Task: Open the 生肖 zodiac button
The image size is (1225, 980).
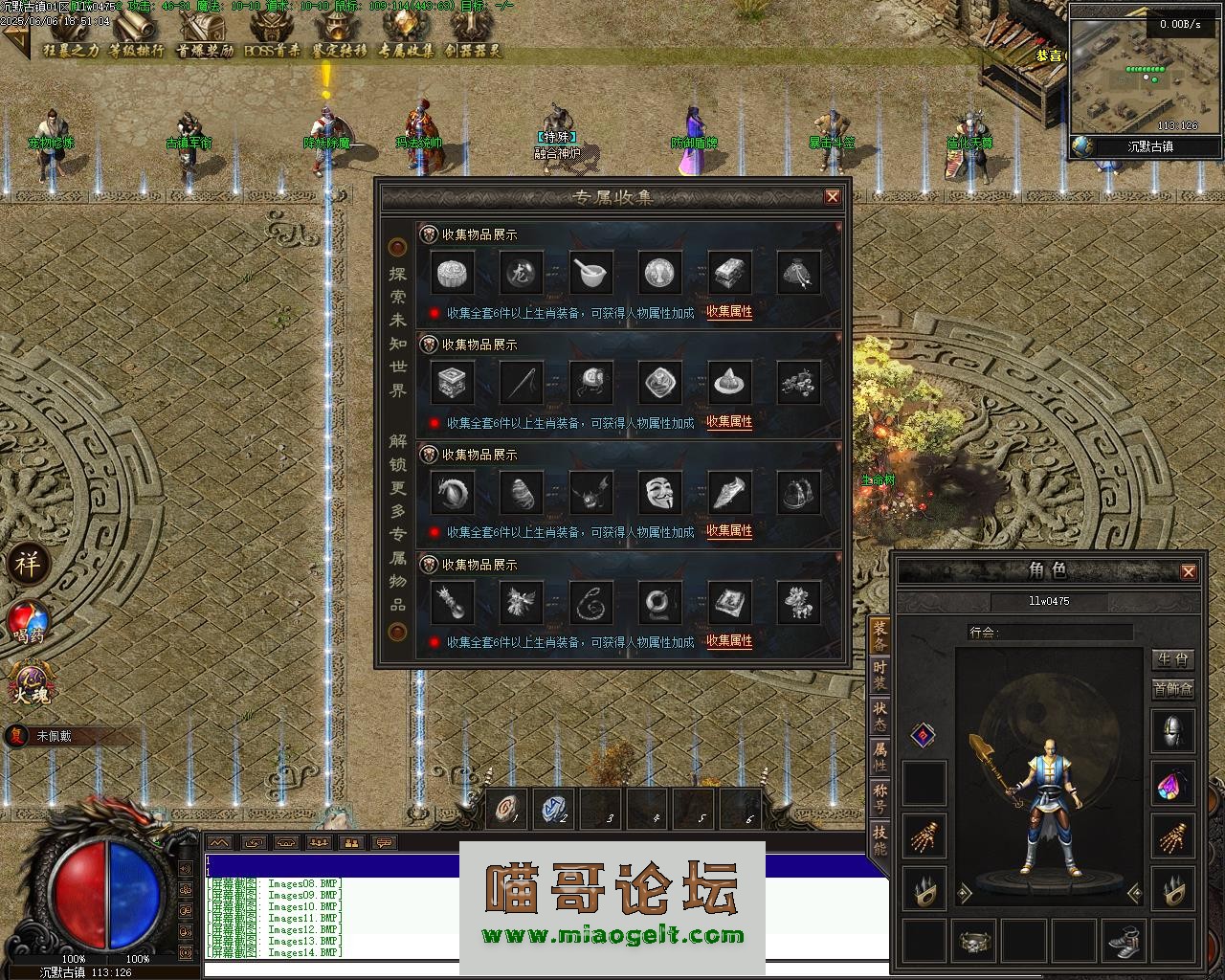Action: coord(1172,659)
